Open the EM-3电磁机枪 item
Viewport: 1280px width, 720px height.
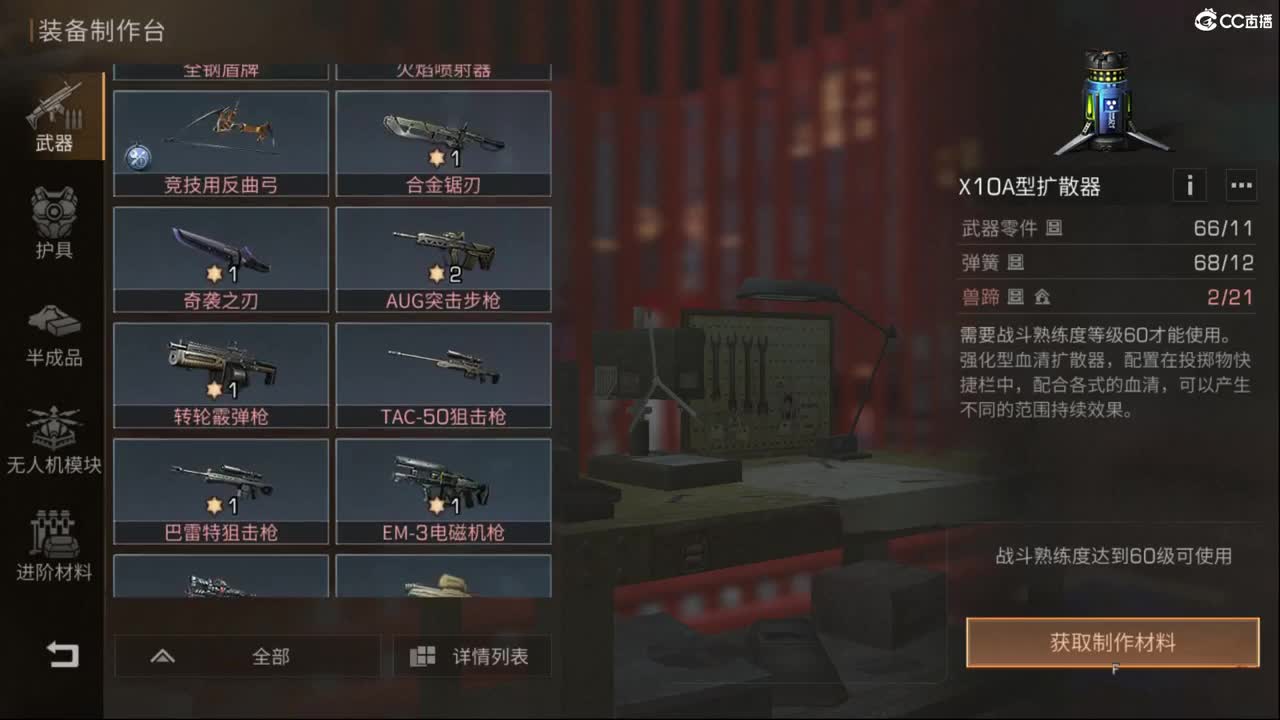tap(444, 490)
